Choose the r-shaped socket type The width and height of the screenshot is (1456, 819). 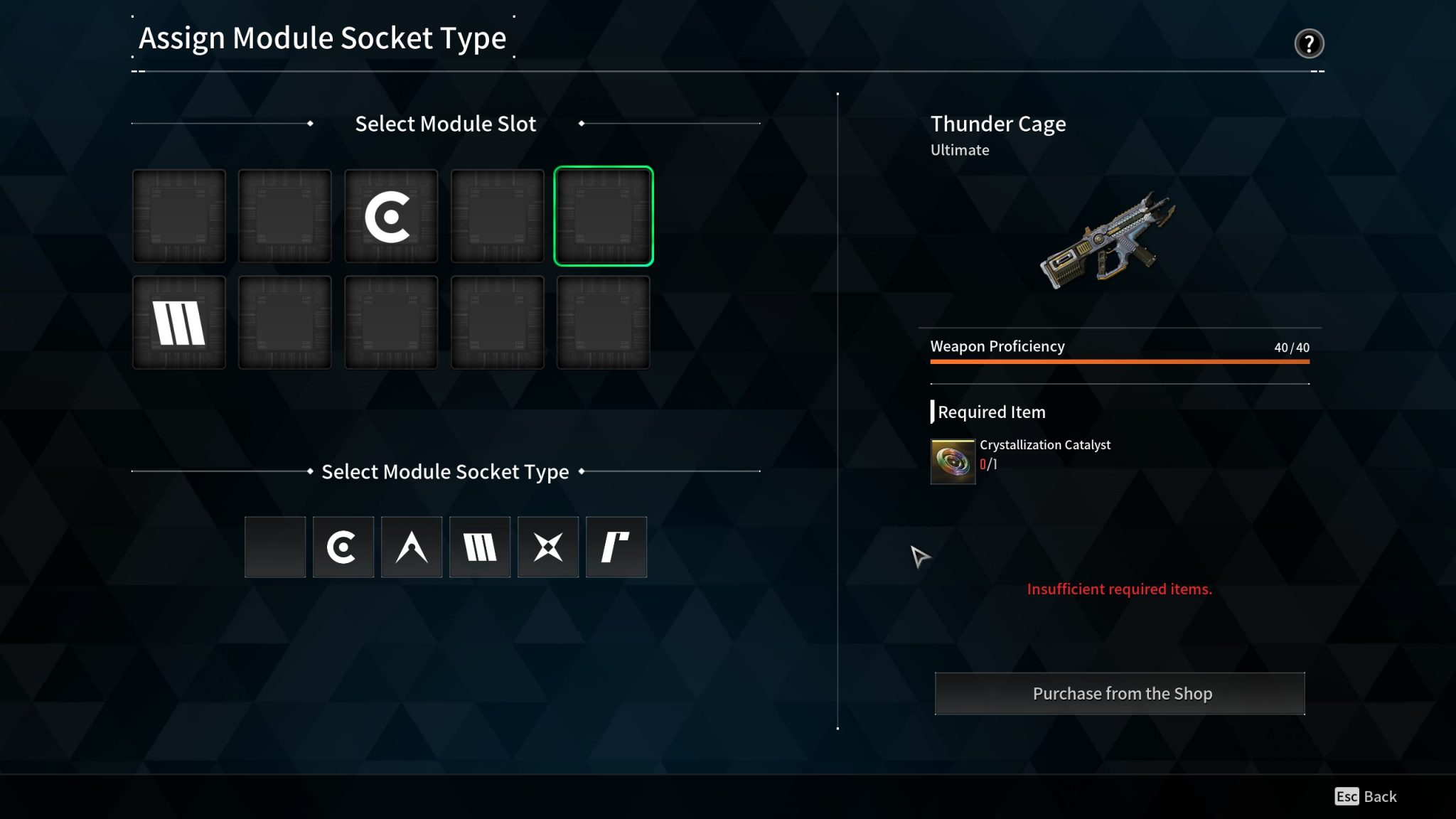pyautogui.click(x=616, y=547)
